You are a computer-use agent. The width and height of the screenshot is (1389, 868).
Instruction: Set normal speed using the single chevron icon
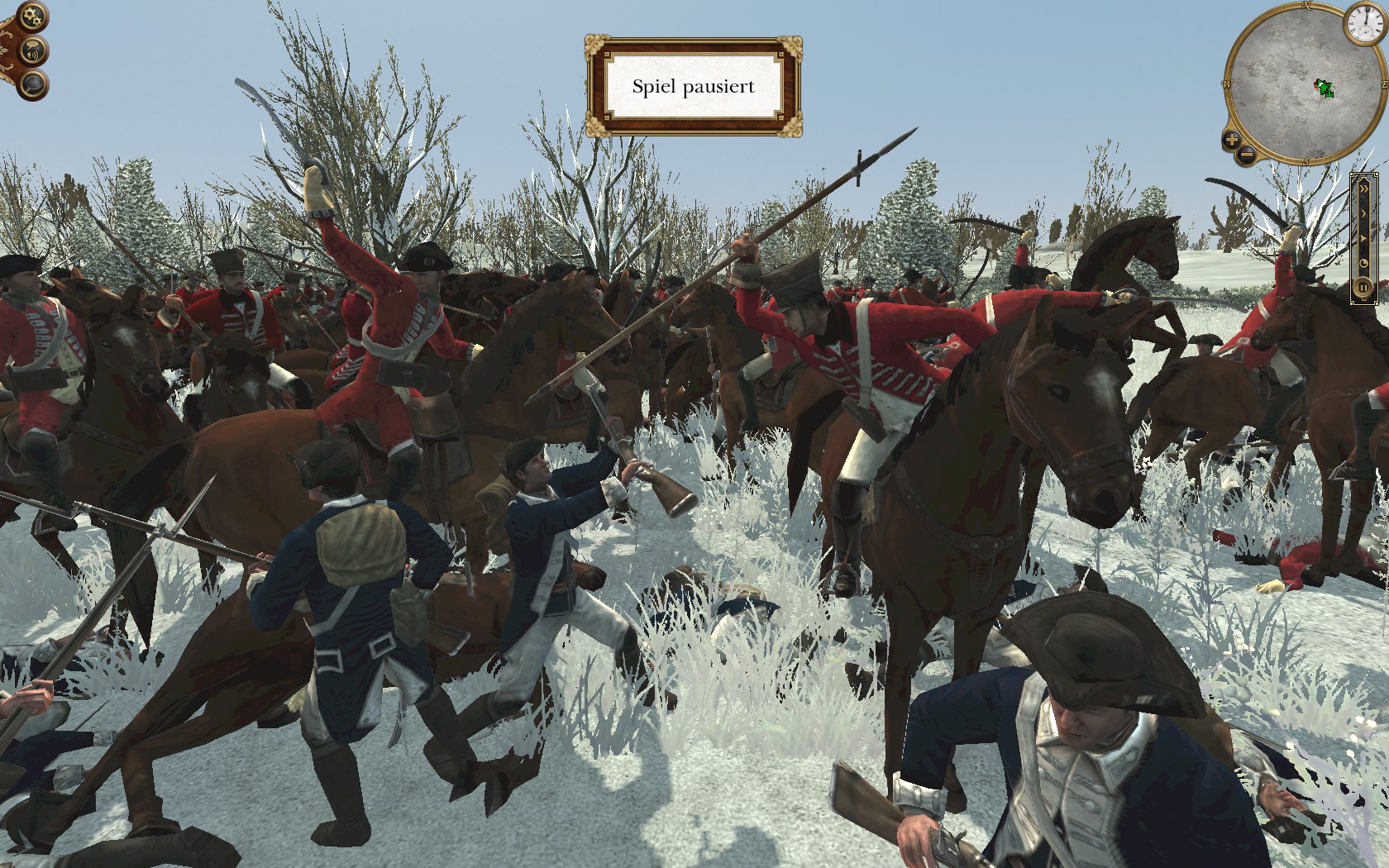(1364, 212)
